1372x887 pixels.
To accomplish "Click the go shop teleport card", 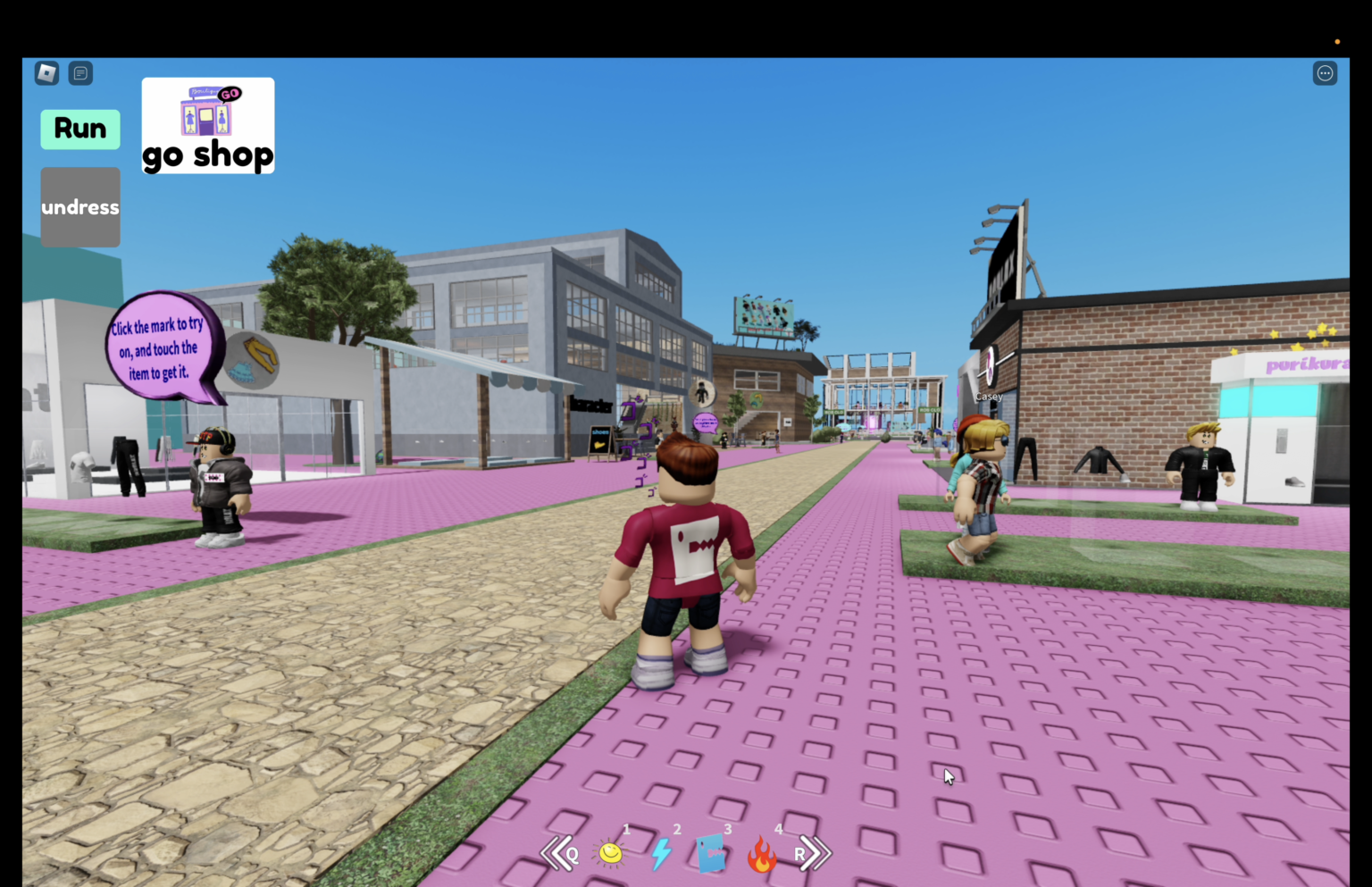I will [x=207, y=125].
